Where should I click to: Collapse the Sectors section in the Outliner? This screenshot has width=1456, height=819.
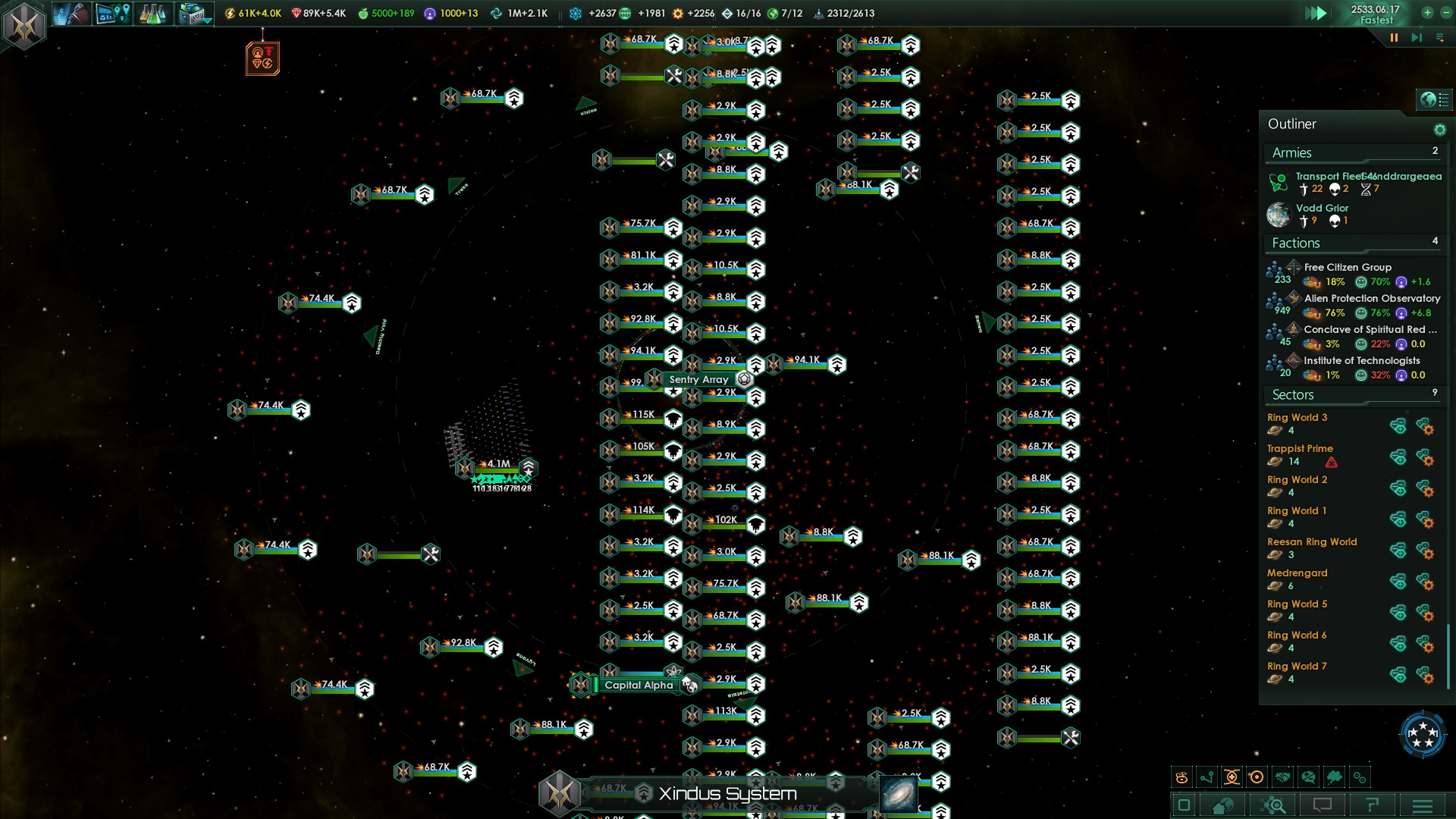point(1294,394)
